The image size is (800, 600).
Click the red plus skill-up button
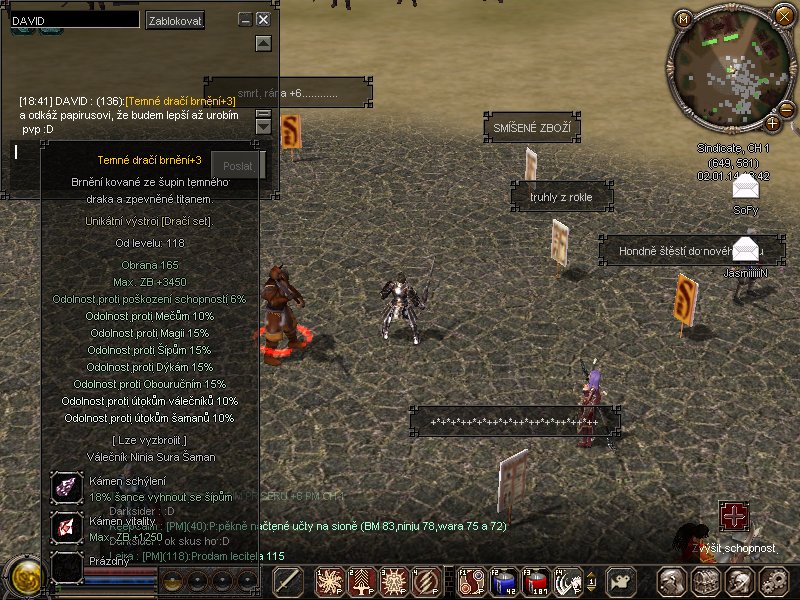pos(735,516)
